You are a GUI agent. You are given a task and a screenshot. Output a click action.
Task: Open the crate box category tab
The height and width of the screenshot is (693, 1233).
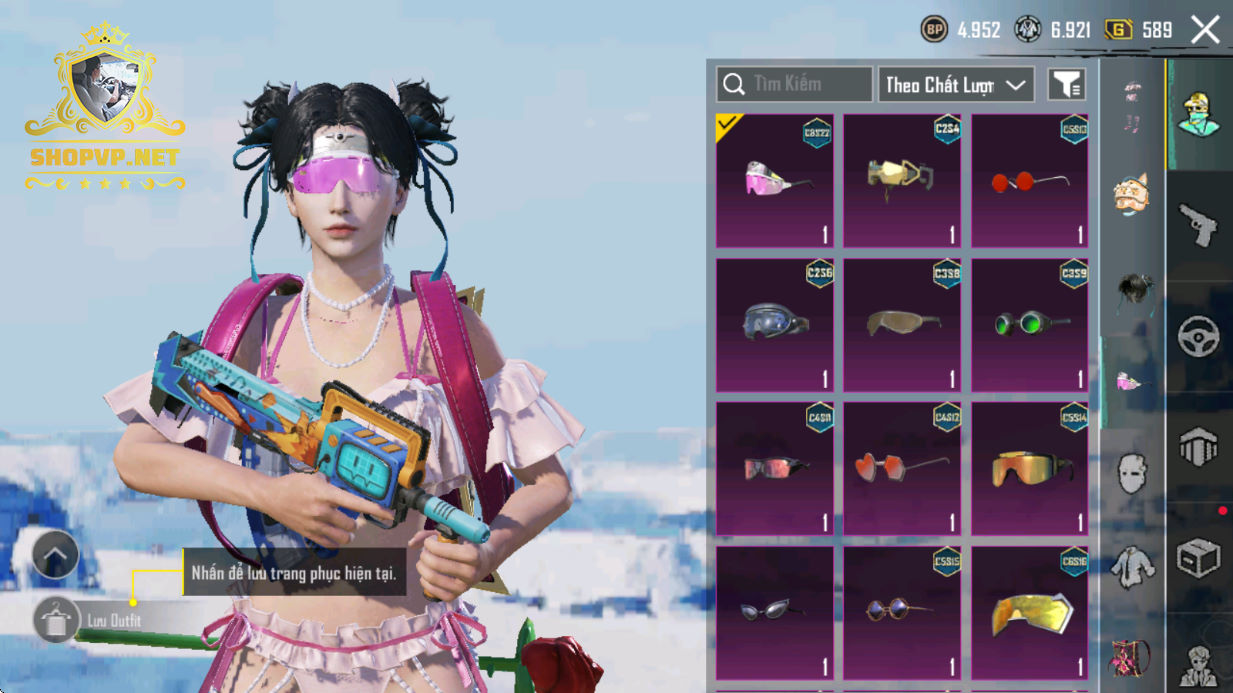pos(1198,558)
